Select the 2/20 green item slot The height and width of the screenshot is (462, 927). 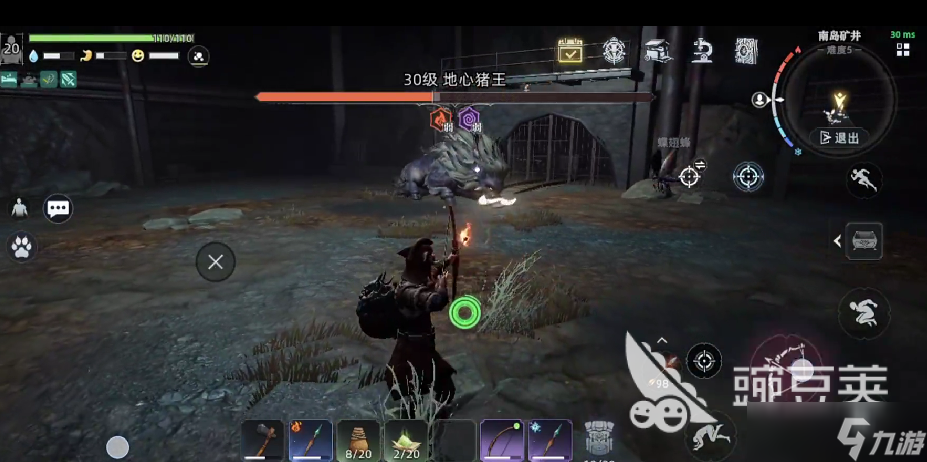point(406,440)
